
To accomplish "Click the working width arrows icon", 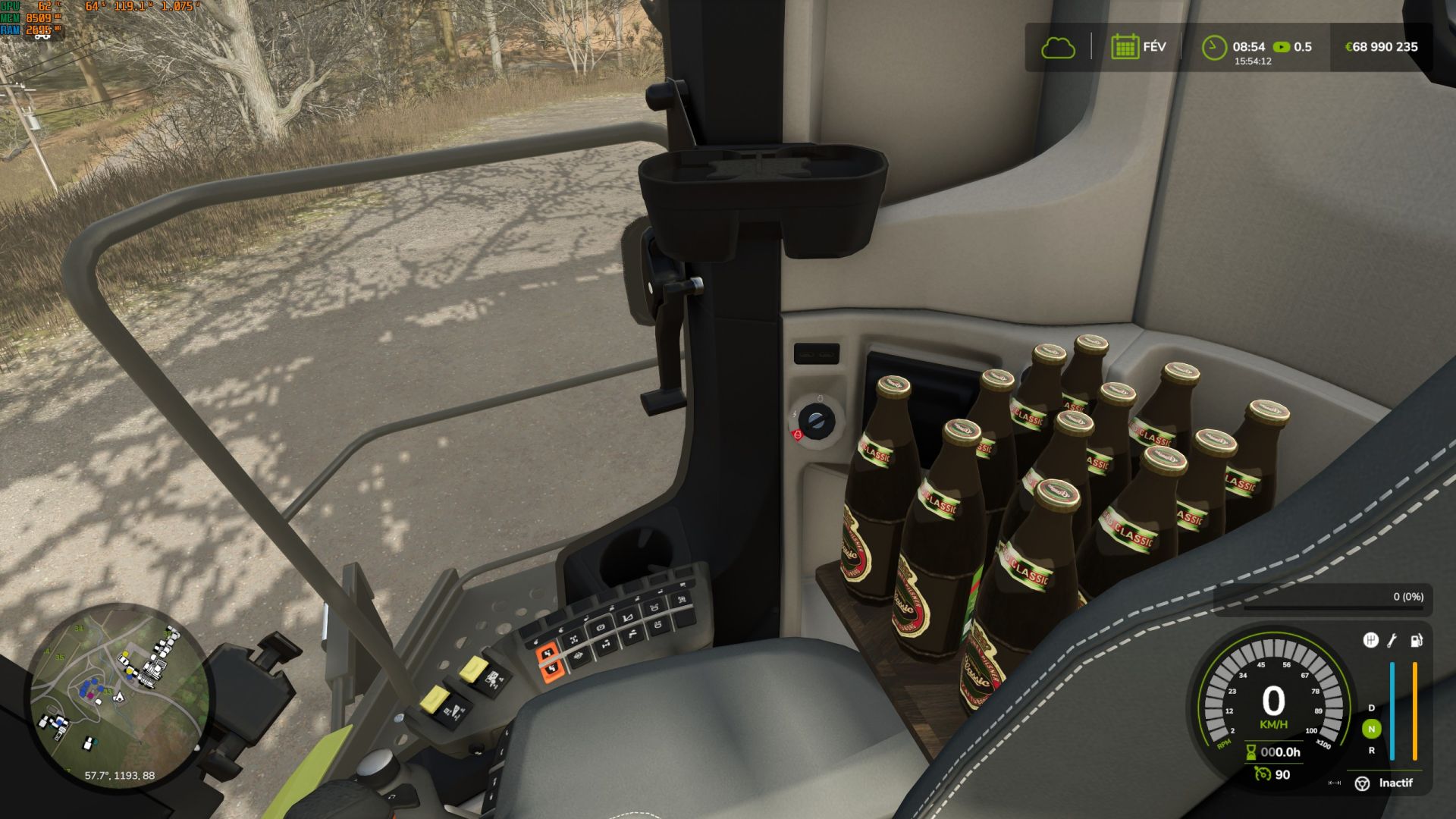I will point(1335,783).
